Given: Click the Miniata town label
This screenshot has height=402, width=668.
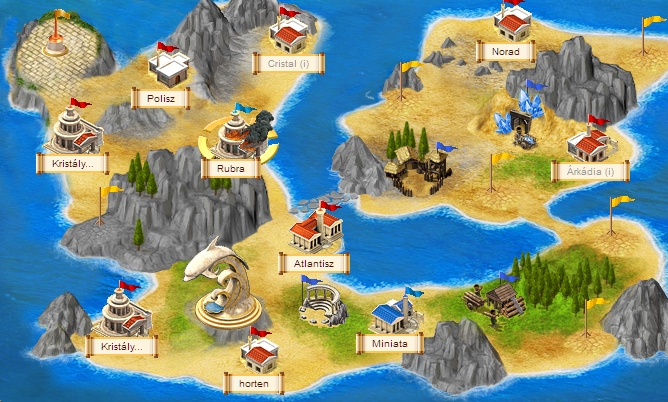Looking at the screenshot, I should [389, 343].
